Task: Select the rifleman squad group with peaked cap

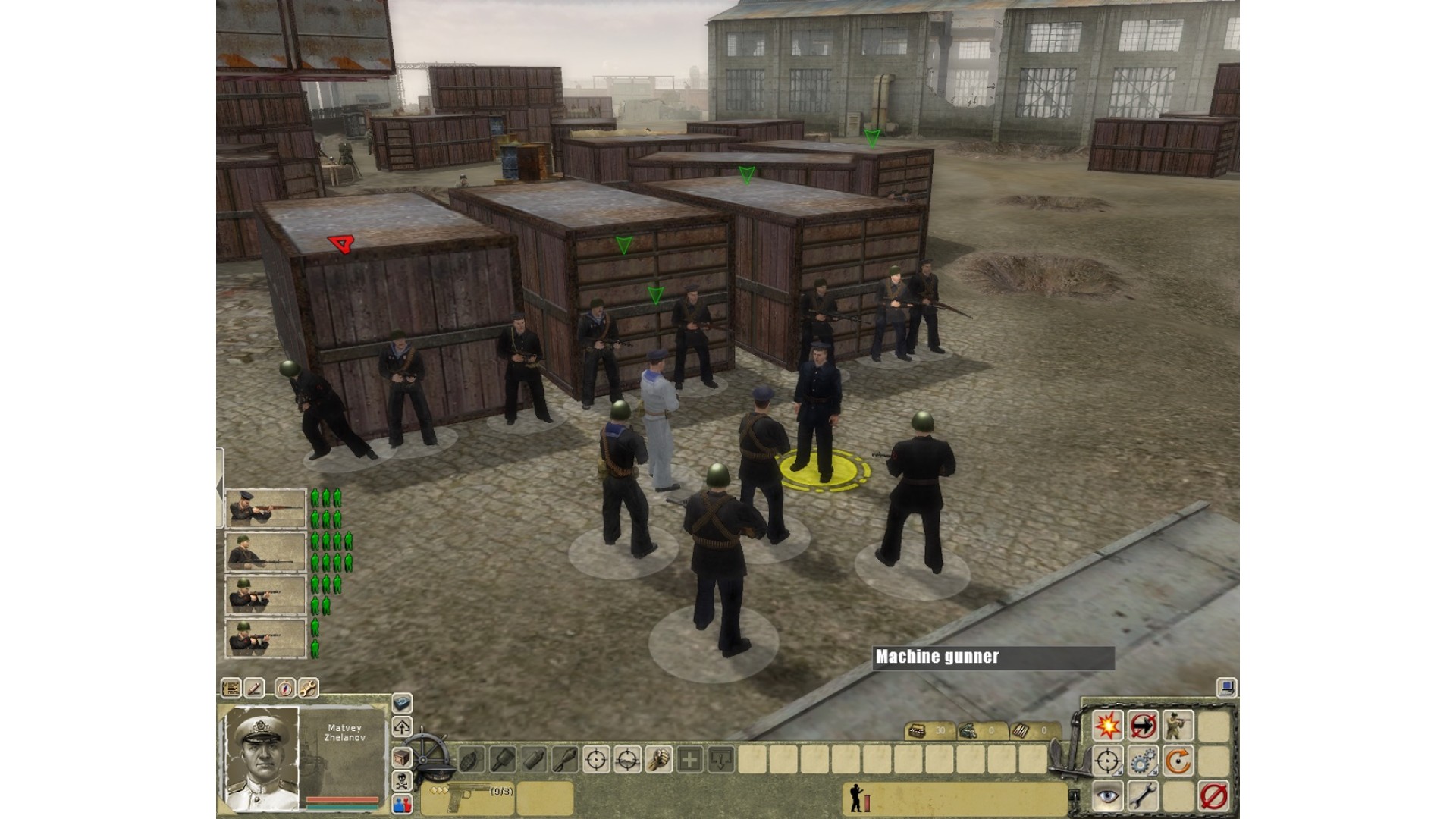Action: point(265,508)
